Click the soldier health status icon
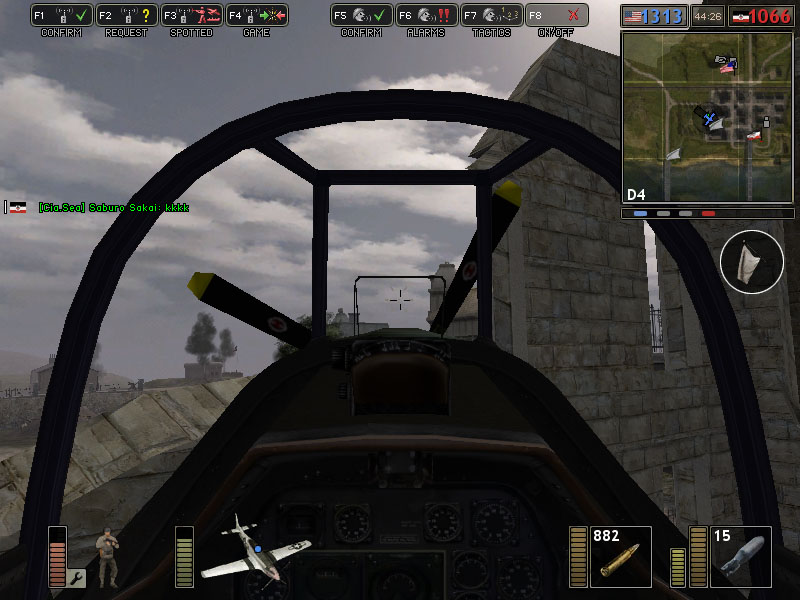Image resolution: width=800 pixels, height=600 pixels. coord(107,554)
